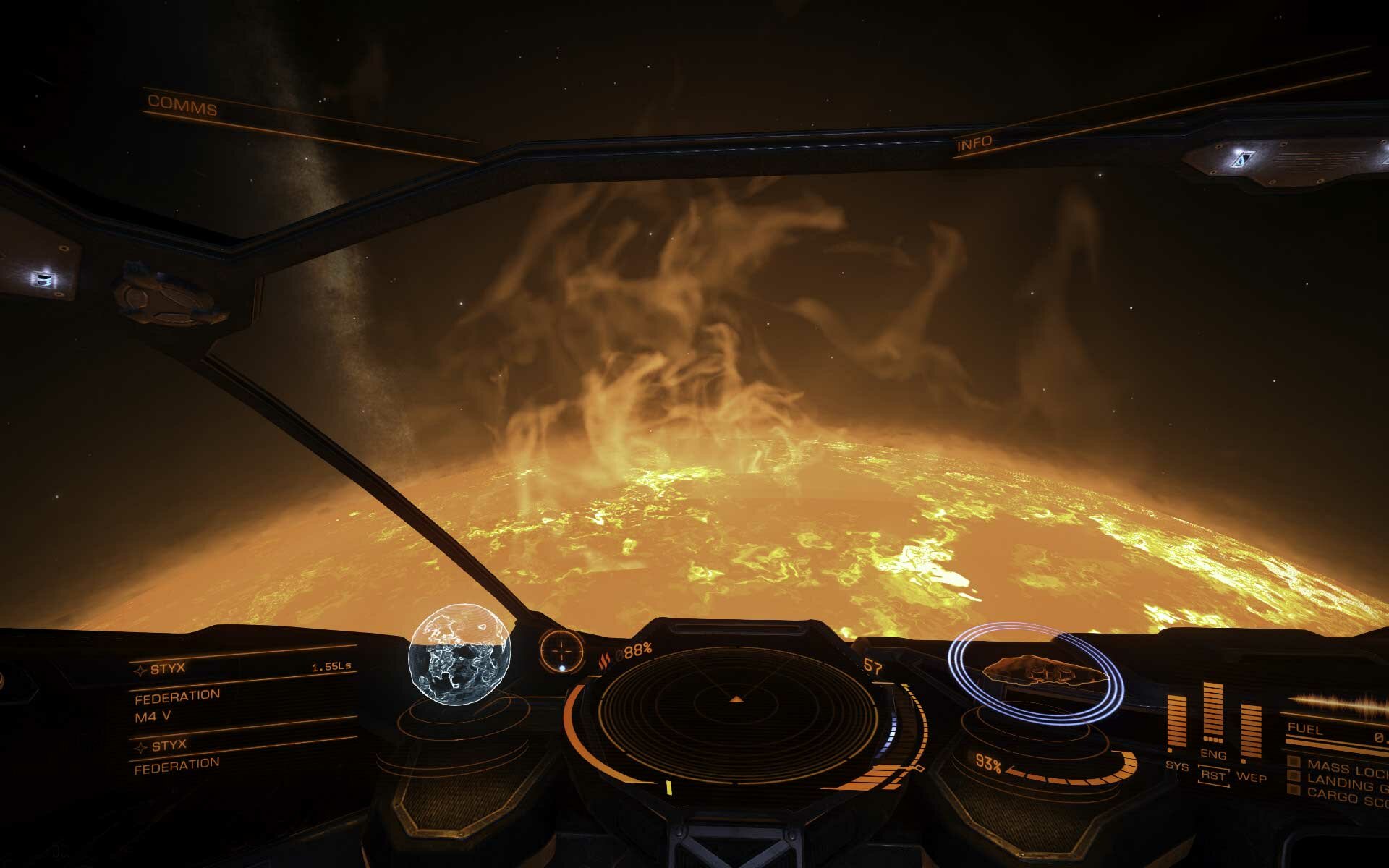Open the INFO panel header
This screenshot has width=1389, height=868.
(974, 144)
